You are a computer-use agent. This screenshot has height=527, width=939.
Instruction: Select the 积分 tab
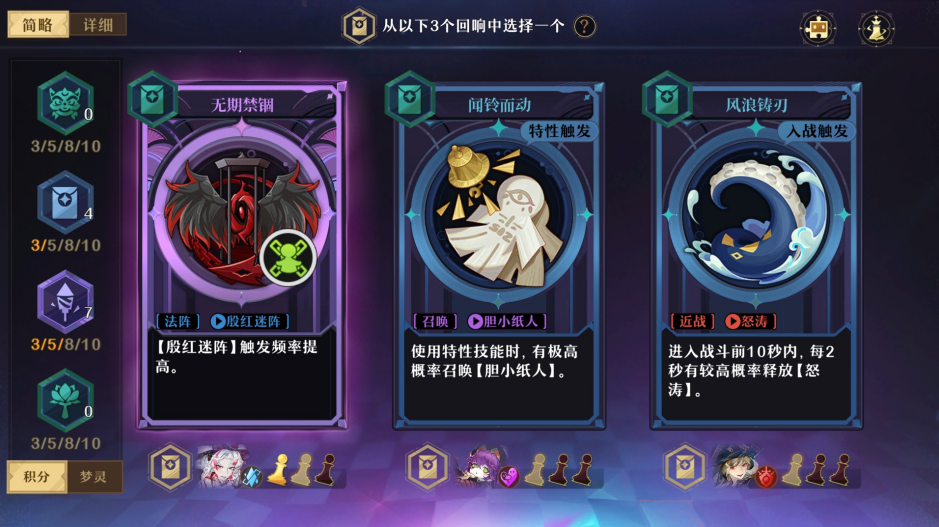click(x=37, y=476)
